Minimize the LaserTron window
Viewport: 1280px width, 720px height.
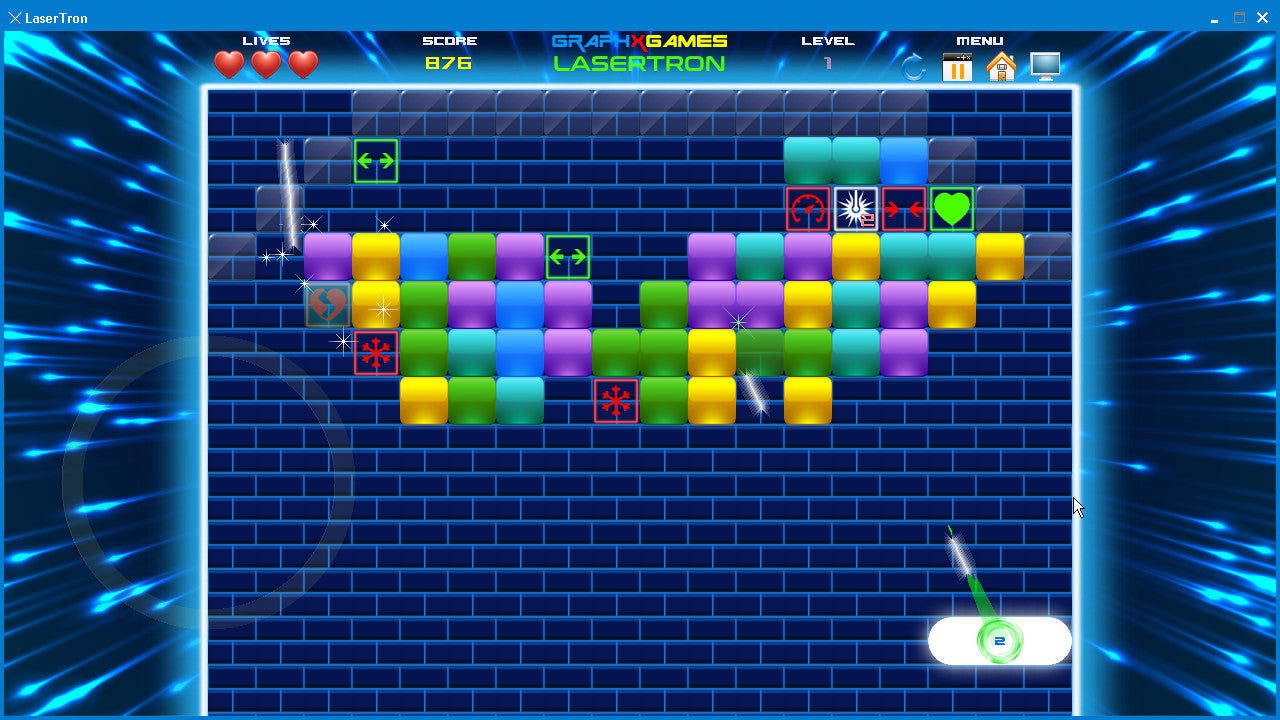tap(1214, 18)
